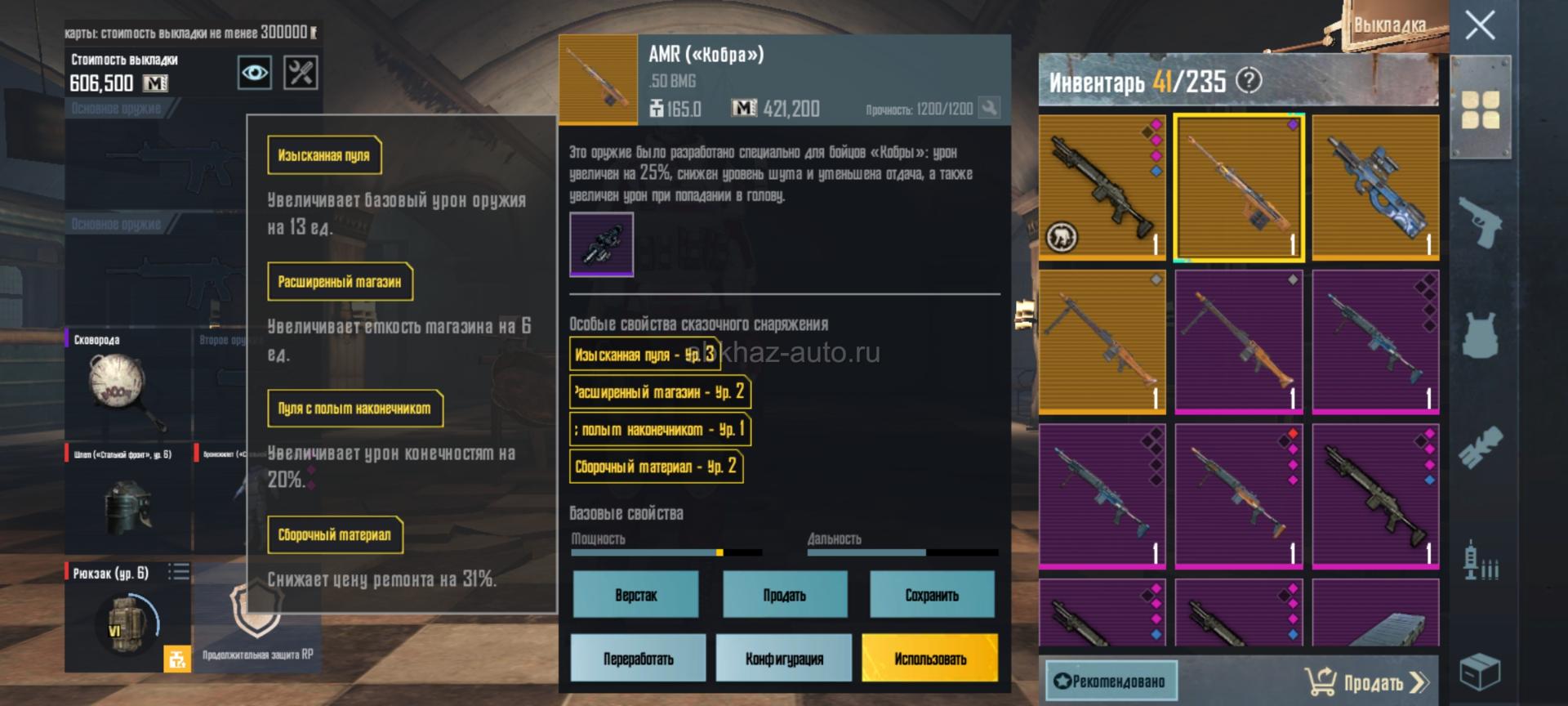Switch to the pistol category tab

[x=1480, y=220]
